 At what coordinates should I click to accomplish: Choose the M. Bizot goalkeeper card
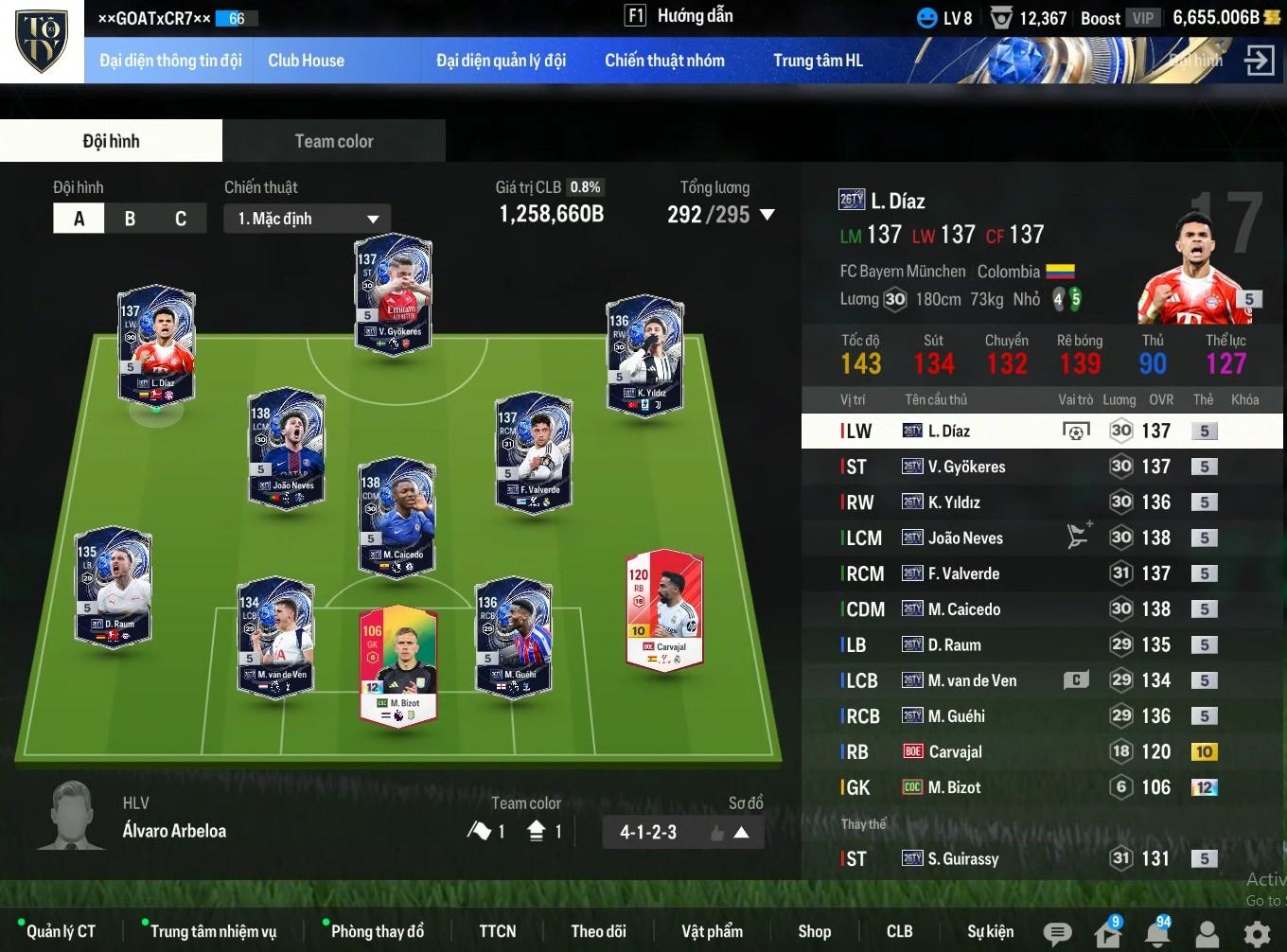tap(398, 664)
